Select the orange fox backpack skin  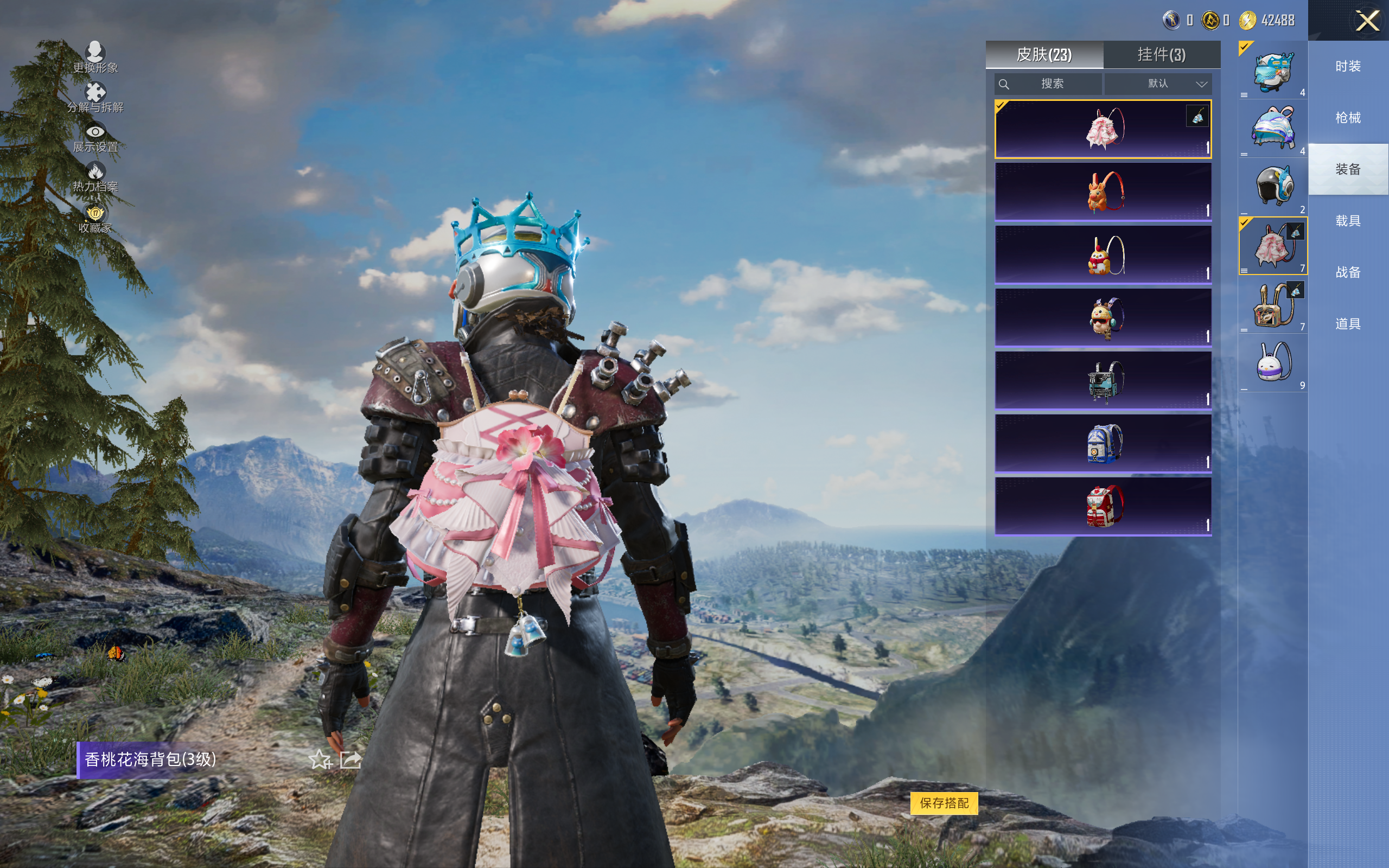[1103, 192]
